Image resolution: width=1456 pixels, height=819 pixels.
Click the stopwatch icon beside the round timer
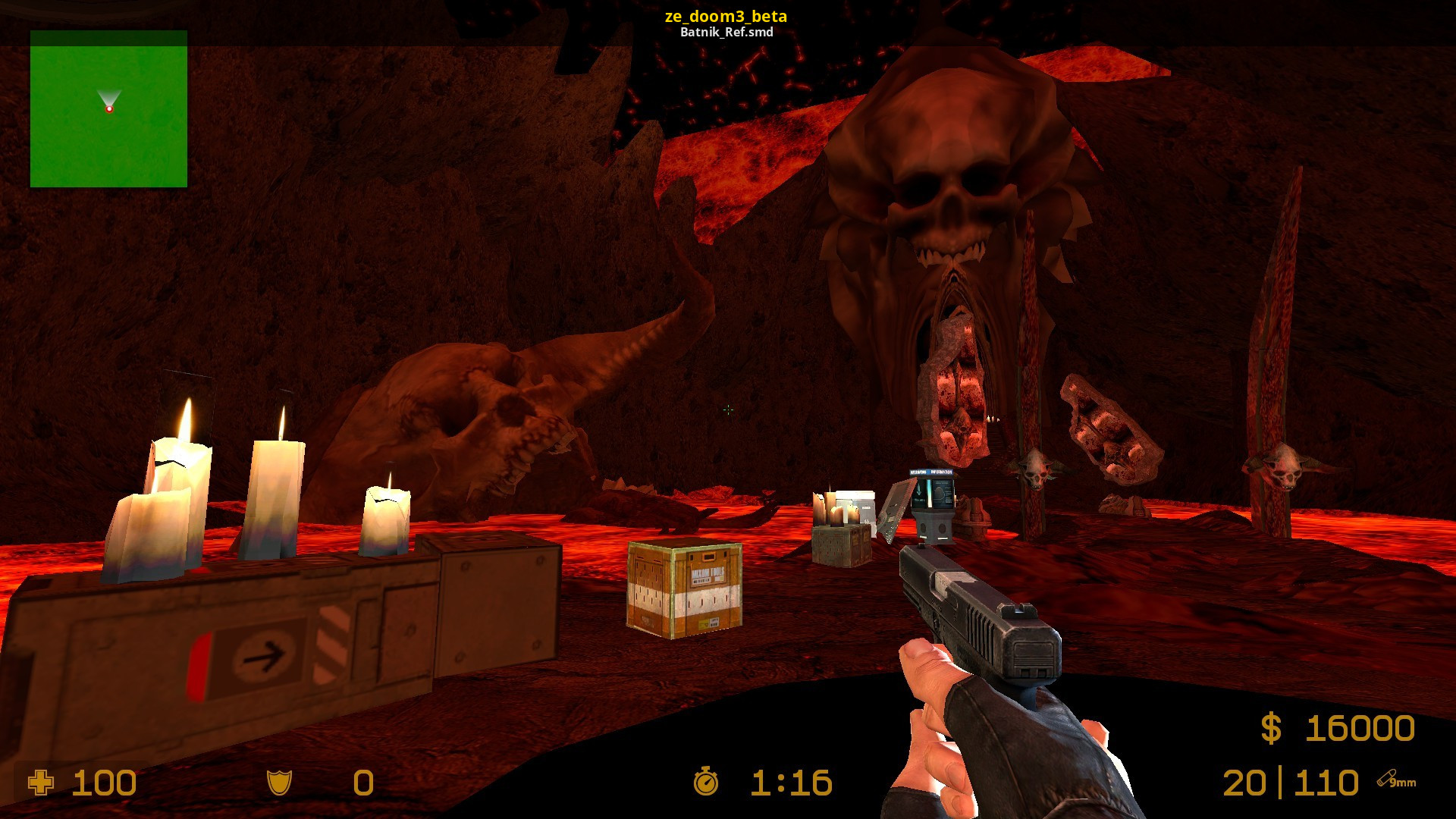(x=707, y=783)
